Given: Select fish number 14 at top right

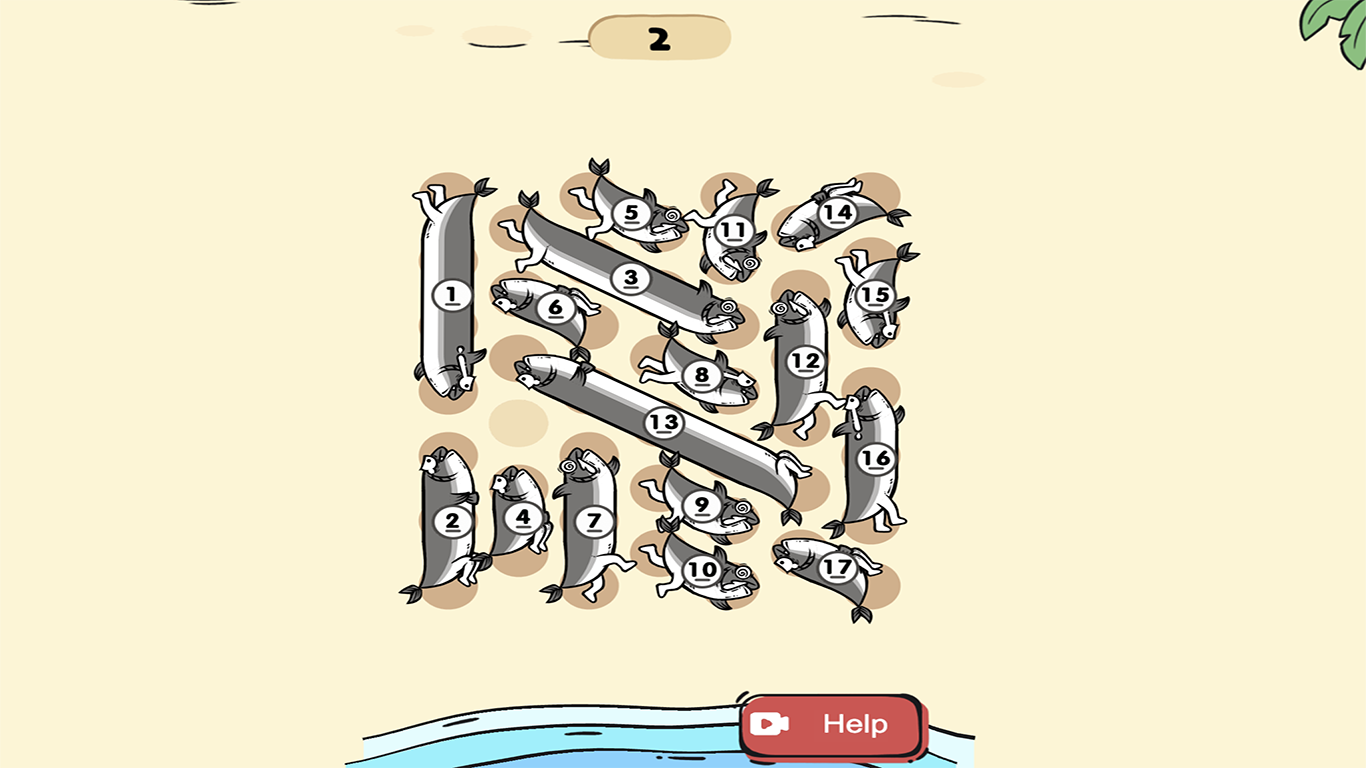Looking at the screenshot, I should click(x=837, y=212).
